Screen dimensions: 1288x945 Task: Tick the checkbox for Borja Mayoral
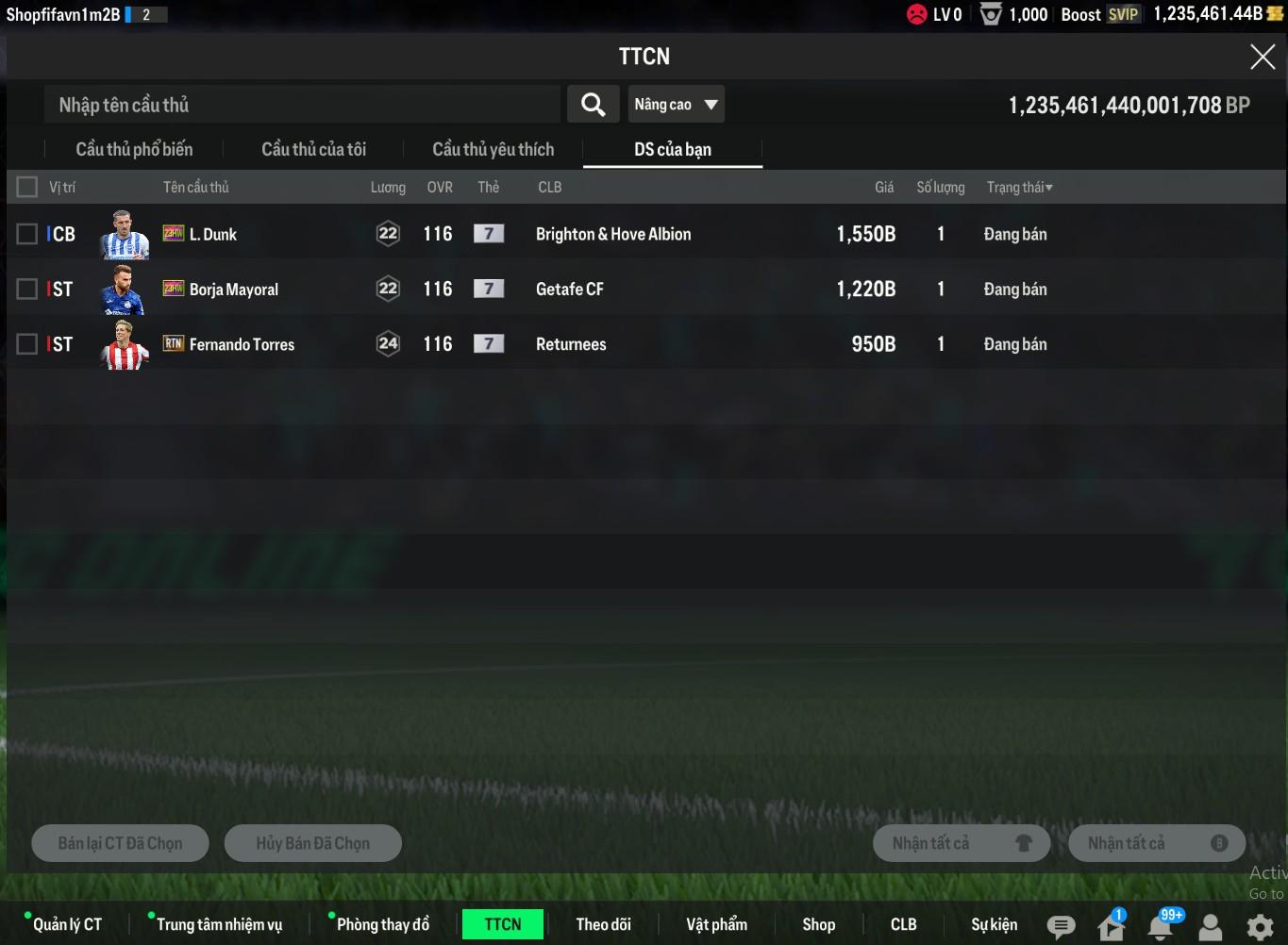pyautogui.click(x=27, y=289)
